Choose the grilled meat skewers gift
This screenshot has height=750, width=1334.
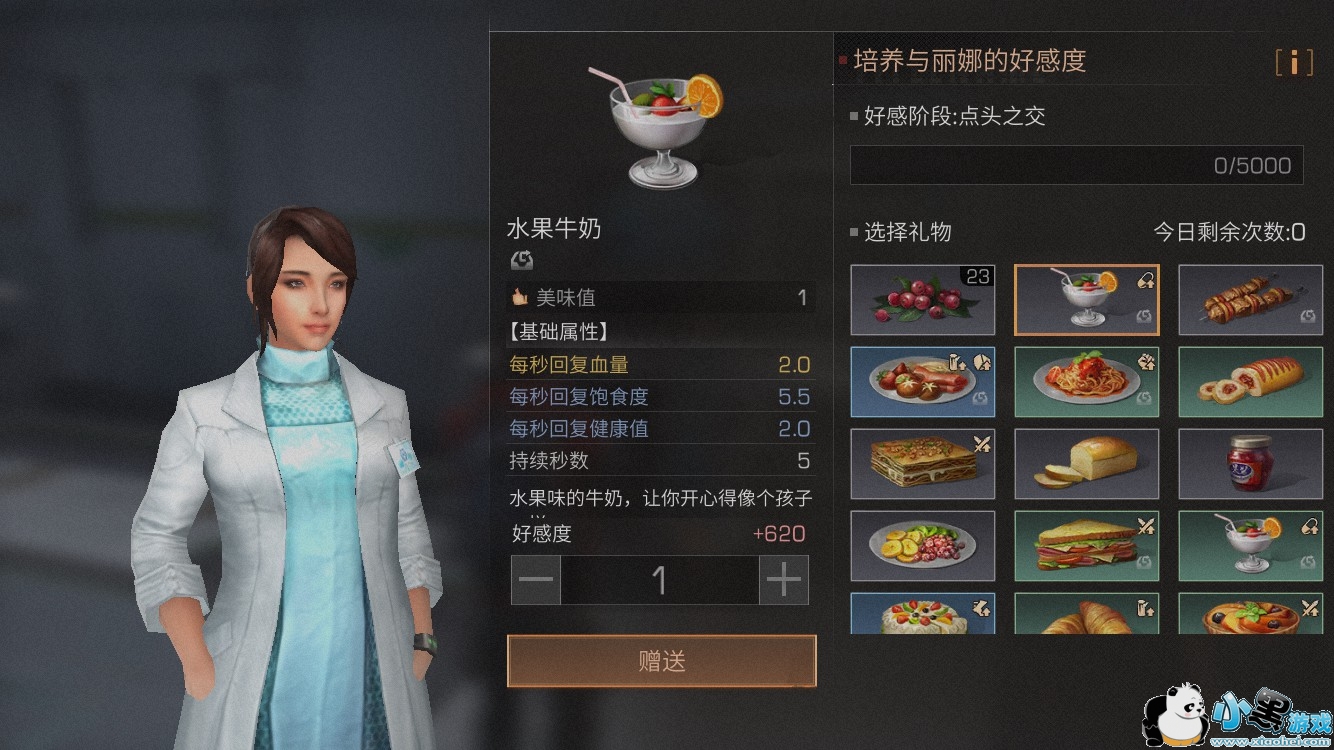1250,300
